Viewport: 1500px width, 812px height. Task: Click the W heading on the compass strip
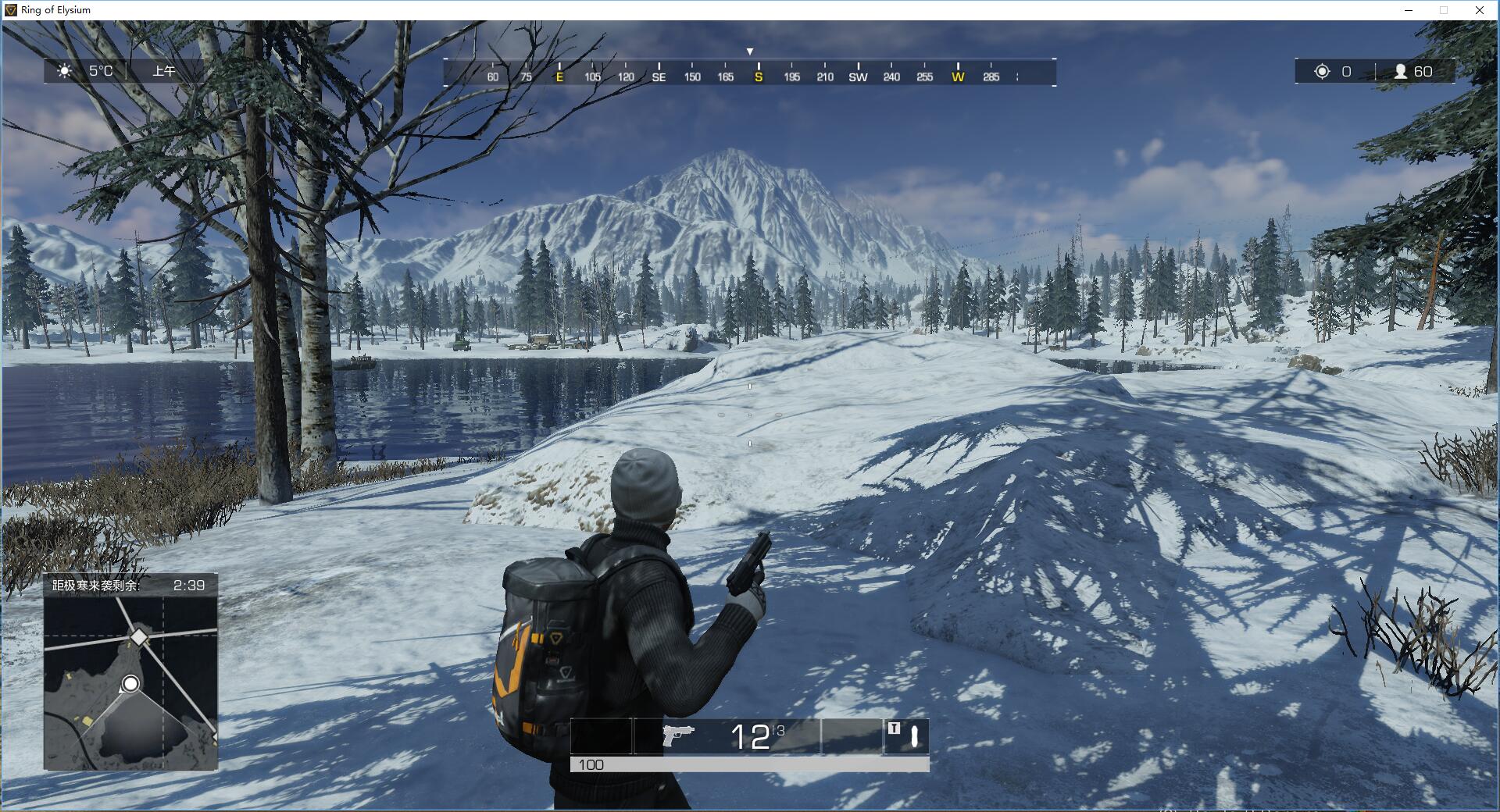[957, 77]
